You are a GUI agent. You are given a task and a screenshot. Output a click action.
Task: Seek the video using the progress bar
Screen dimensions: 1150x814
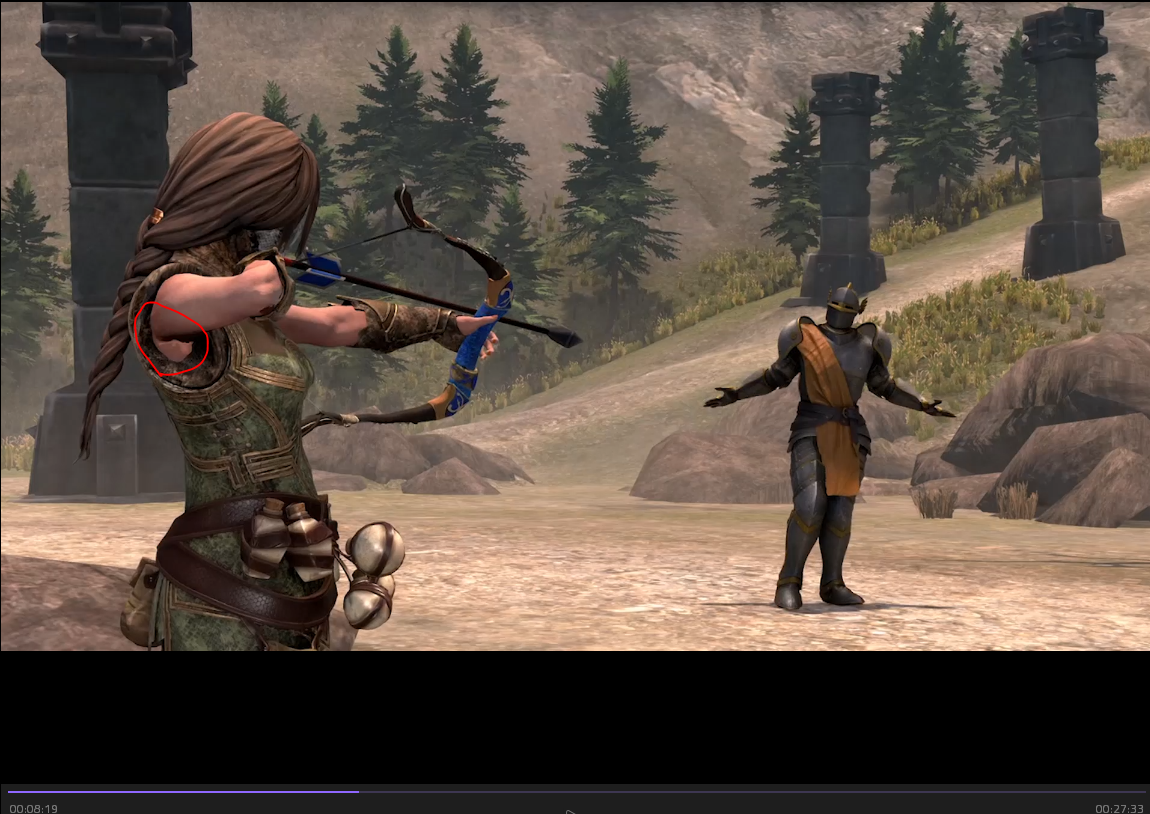(575, 792)
